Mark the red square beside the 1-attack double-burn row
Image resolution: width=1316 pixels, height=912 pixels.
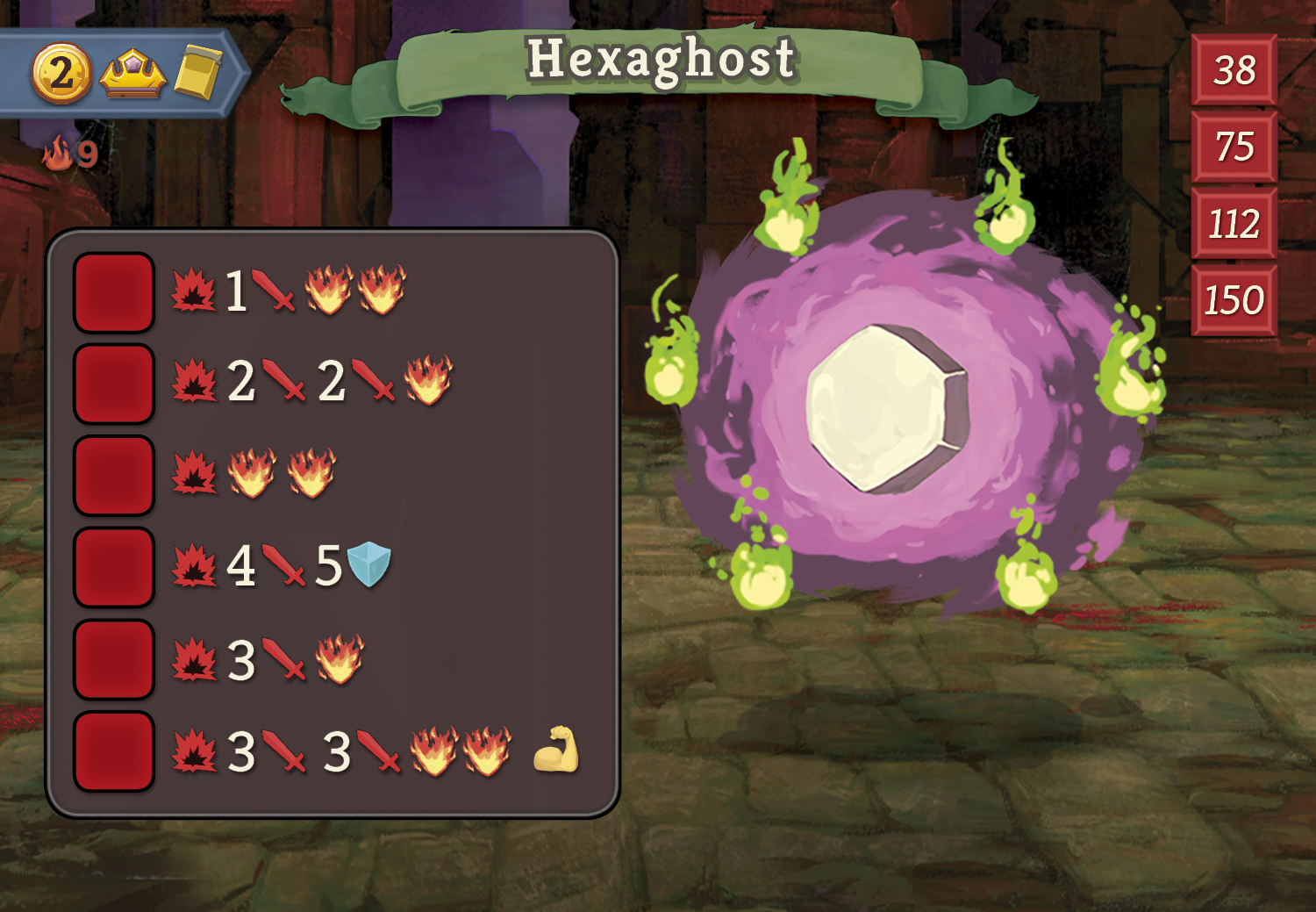pos(114,292)
